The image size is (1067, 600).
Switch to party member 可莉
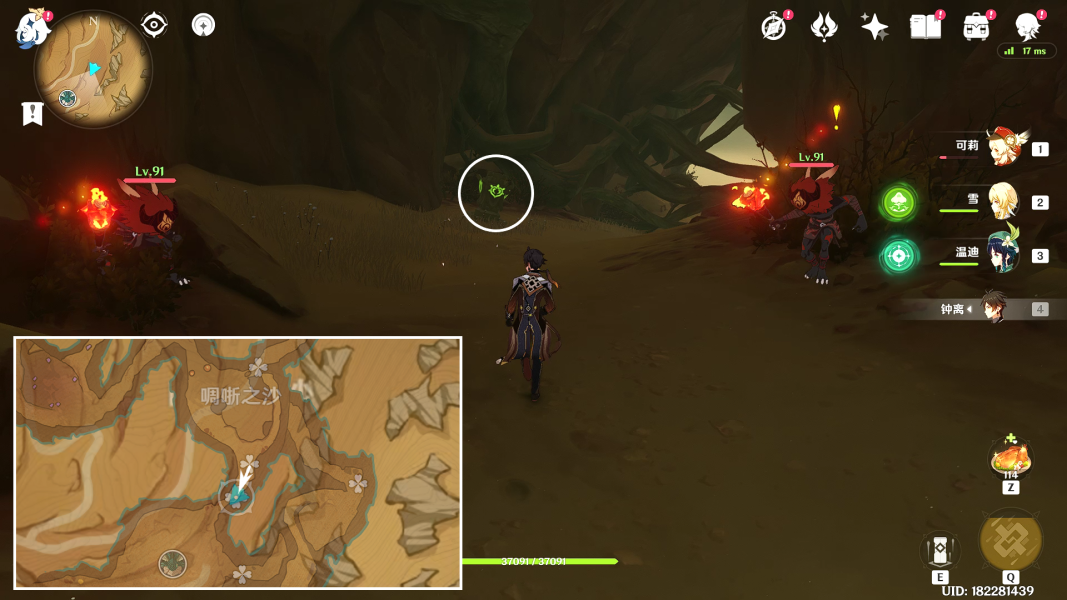[x=1005, y=147]
